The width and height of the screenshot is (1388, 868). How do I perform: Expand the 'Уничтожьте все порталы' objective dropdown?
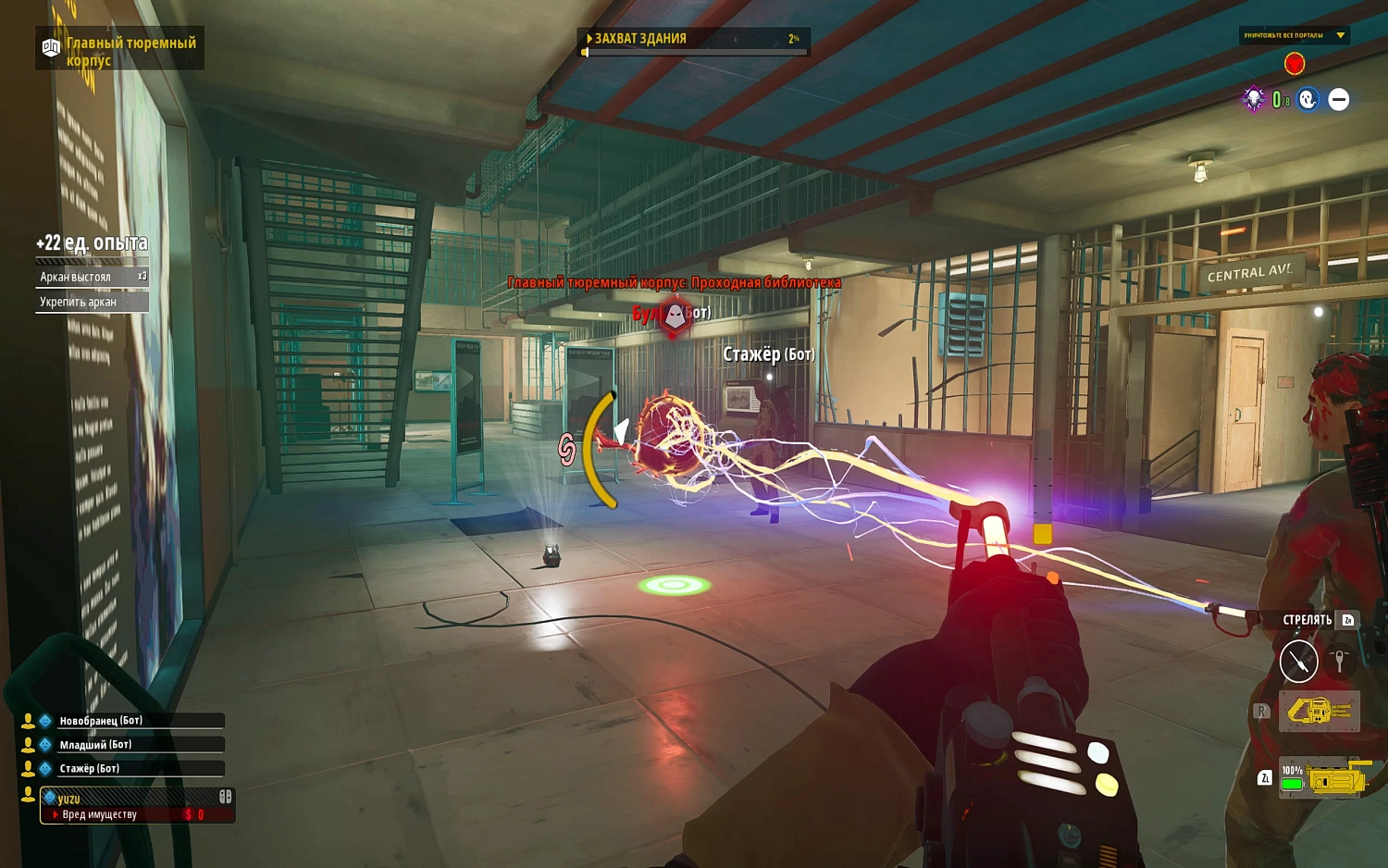(1340, 35)
